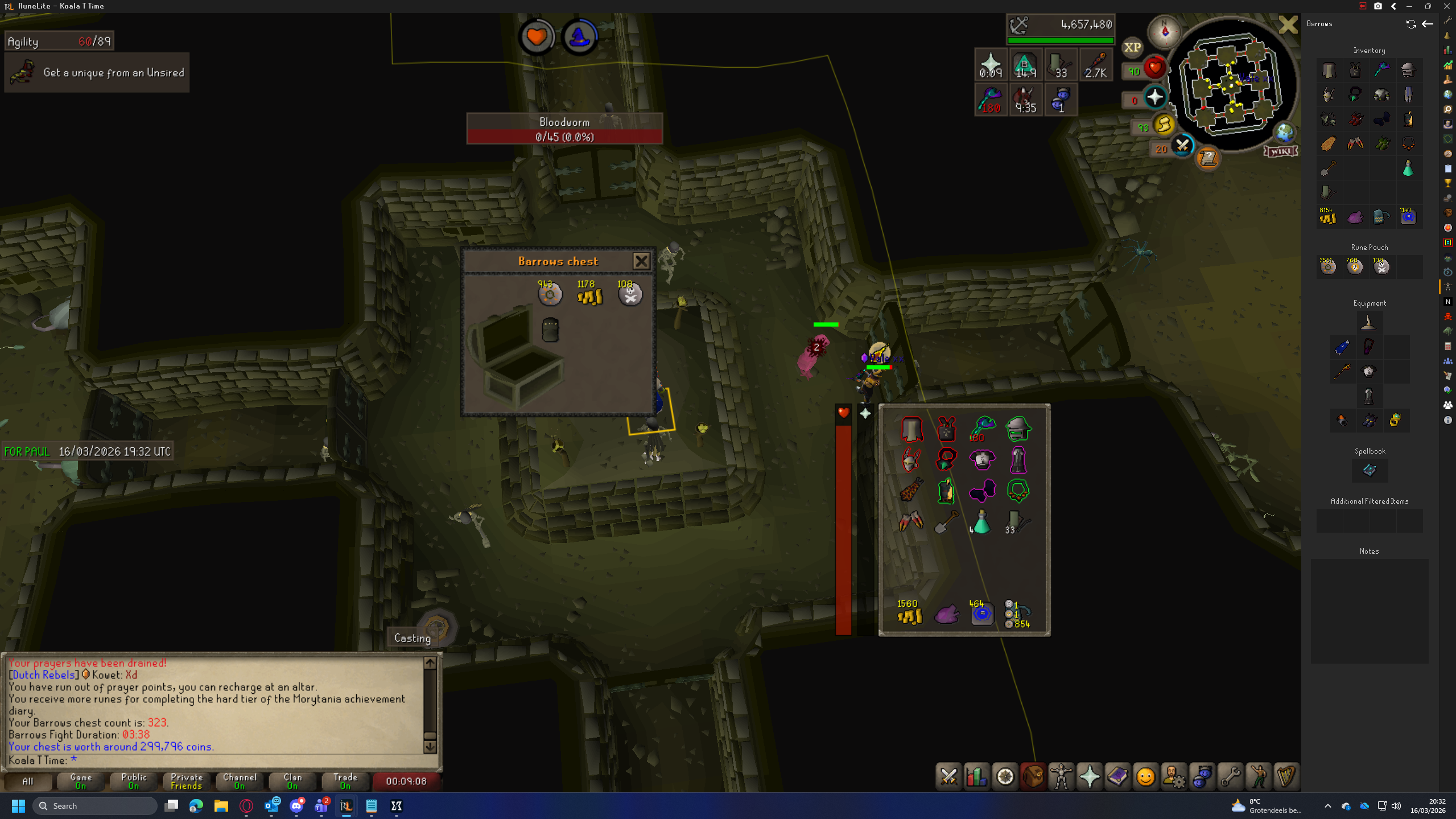
Task: Open the Prayer tab with the star icon
Action: click(1089, 777)
